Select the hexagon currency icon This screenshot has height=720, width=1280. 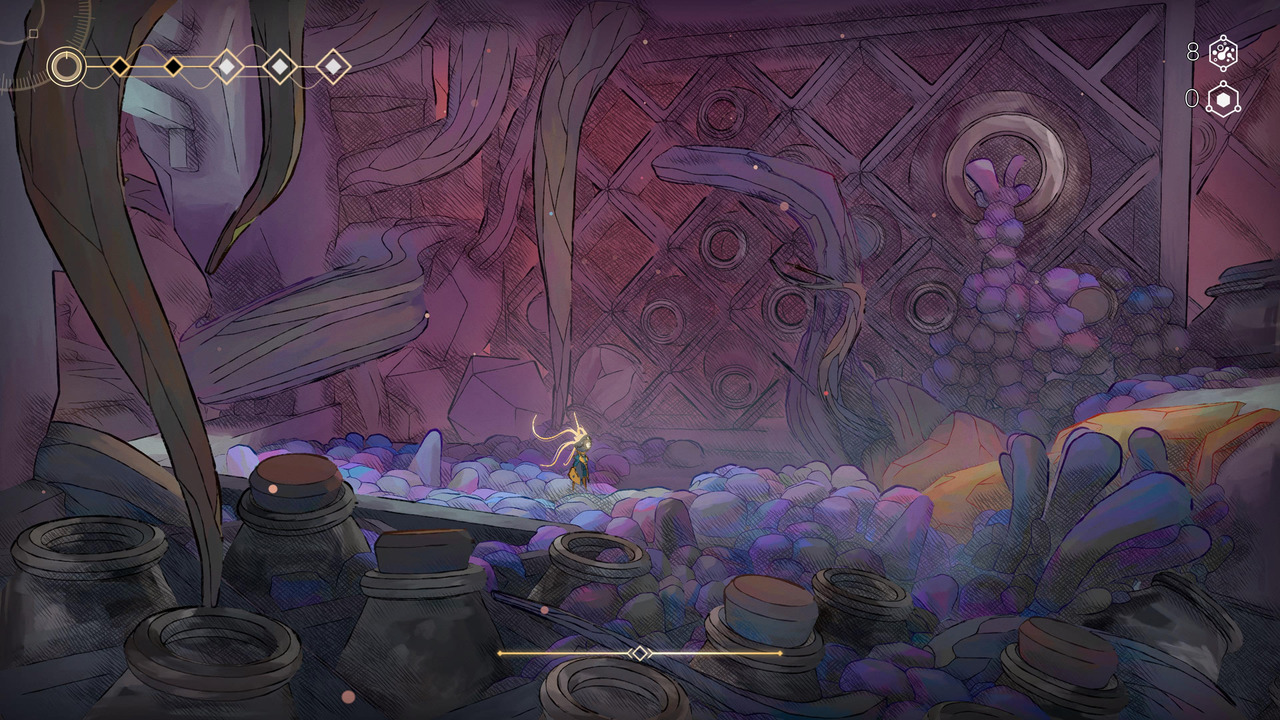[1223, 99]
